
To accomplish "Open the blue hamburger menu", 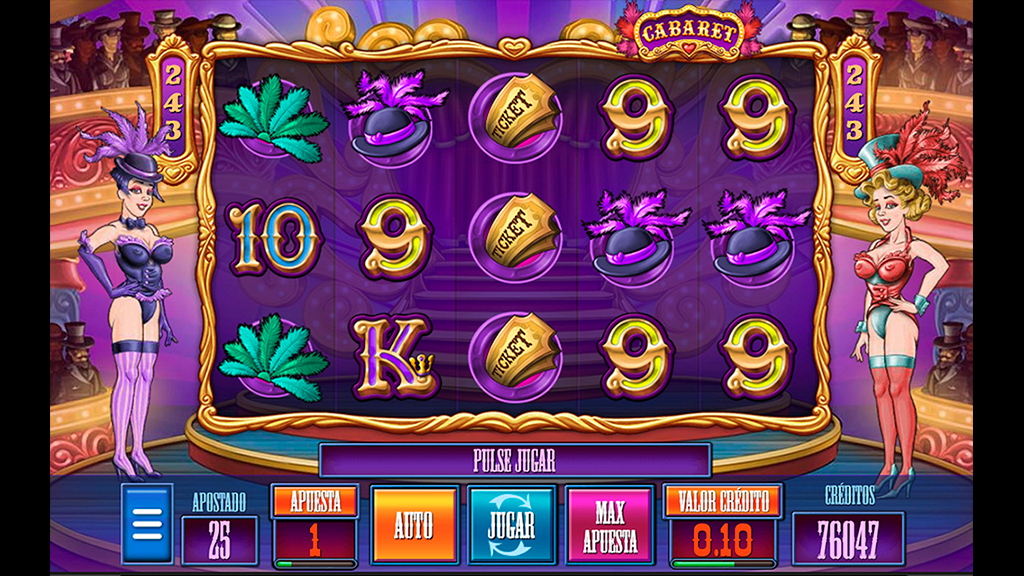I will [x=146, y=523].
